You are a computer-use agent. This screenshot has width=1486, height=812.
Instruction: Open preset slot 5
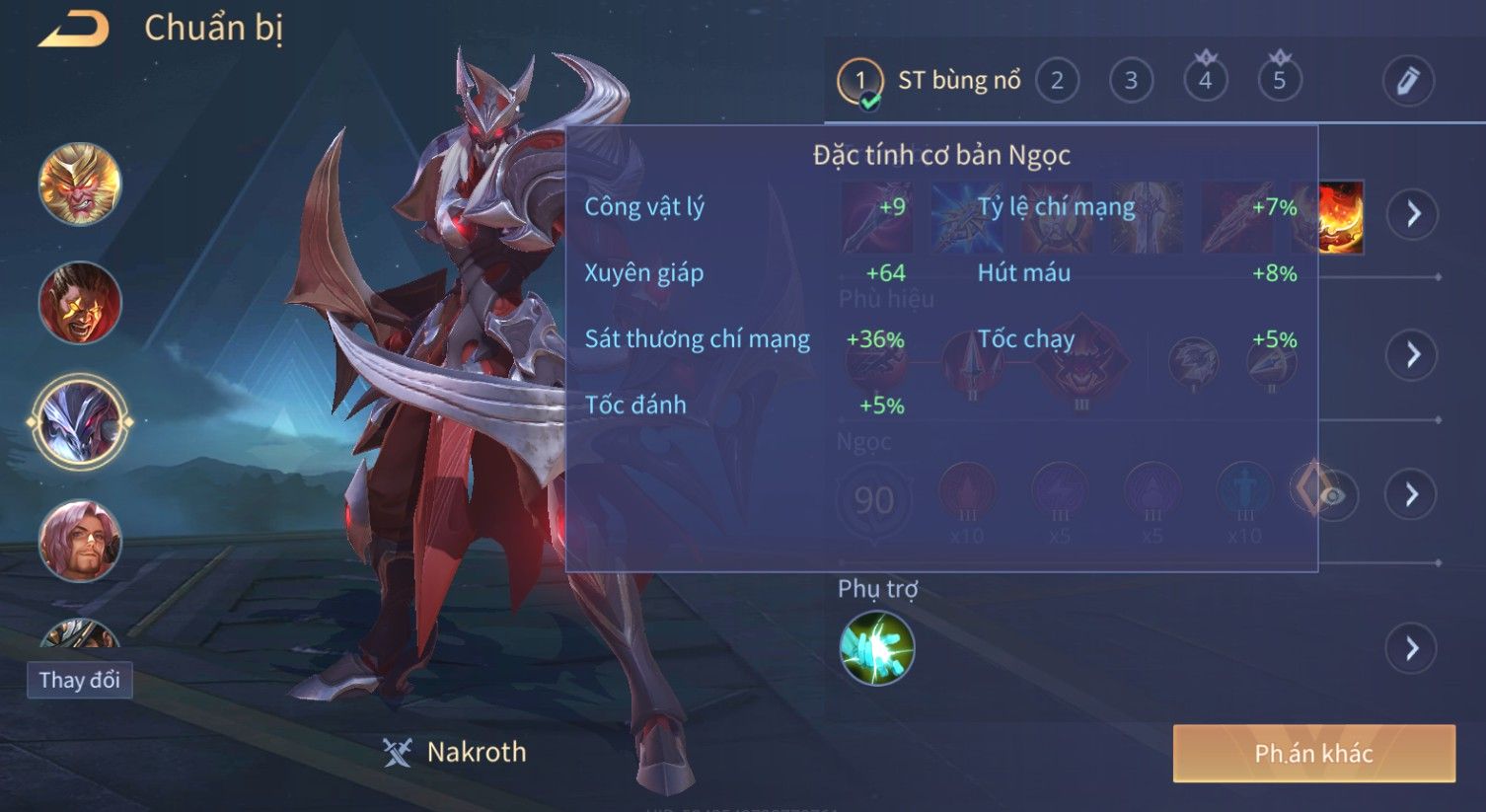(x=1279, y=81)
